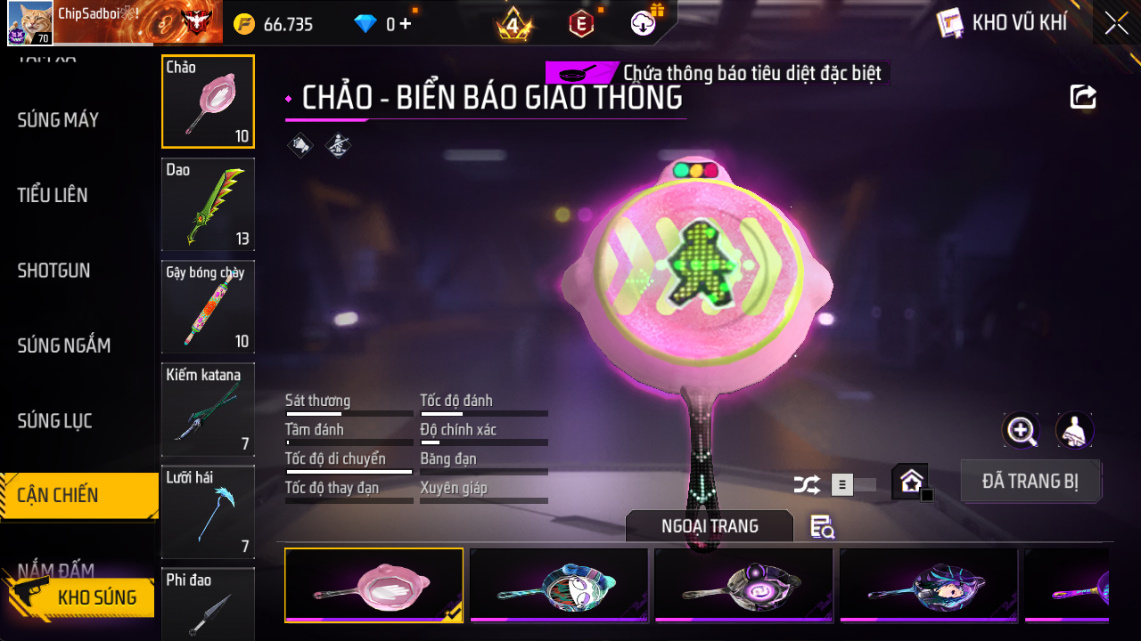Share this weapon skin
1141x641 pixels.
click(x=1083, y=97)
